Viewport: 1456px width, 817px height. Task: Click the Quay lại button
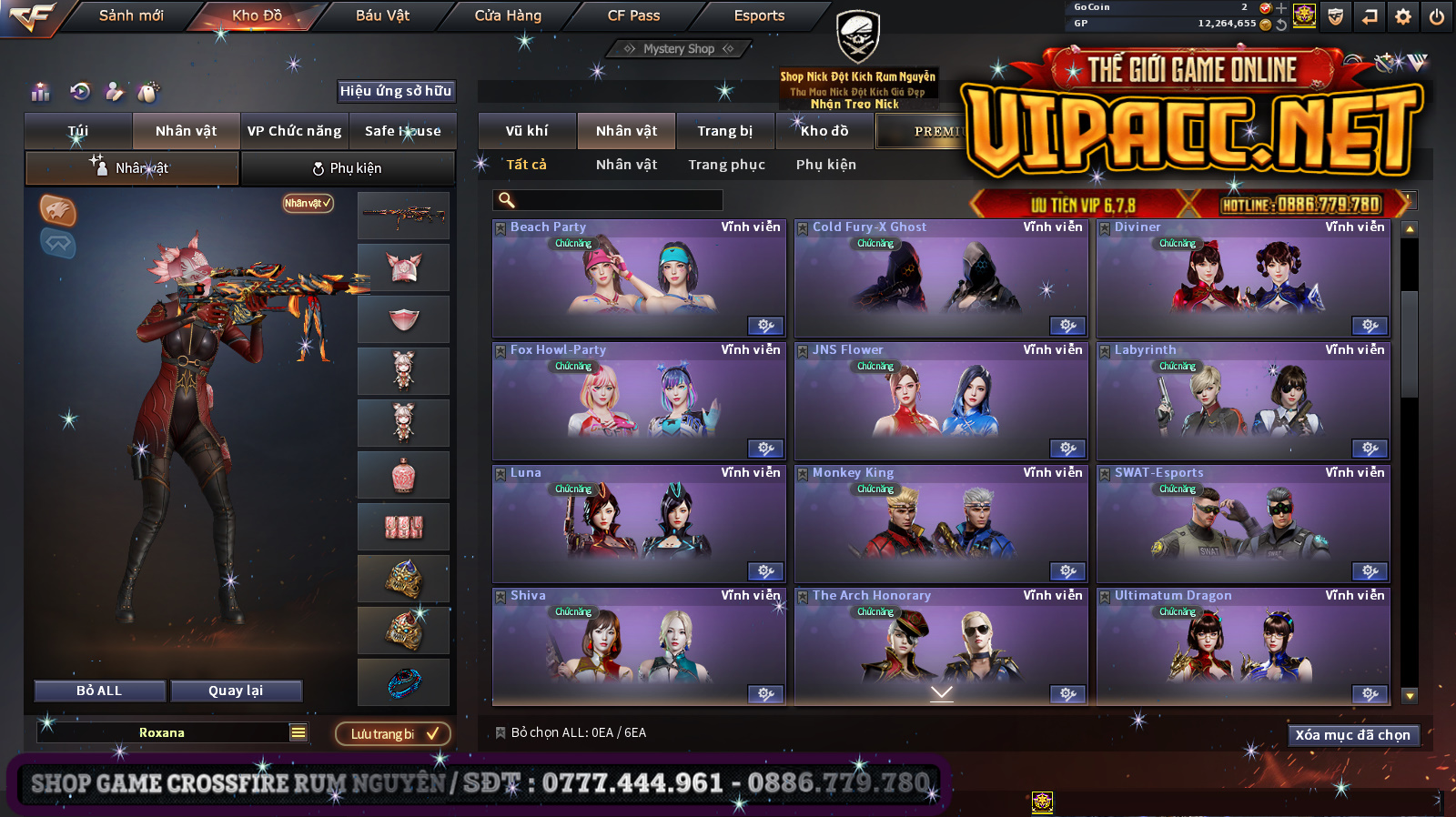coord(236,691)
